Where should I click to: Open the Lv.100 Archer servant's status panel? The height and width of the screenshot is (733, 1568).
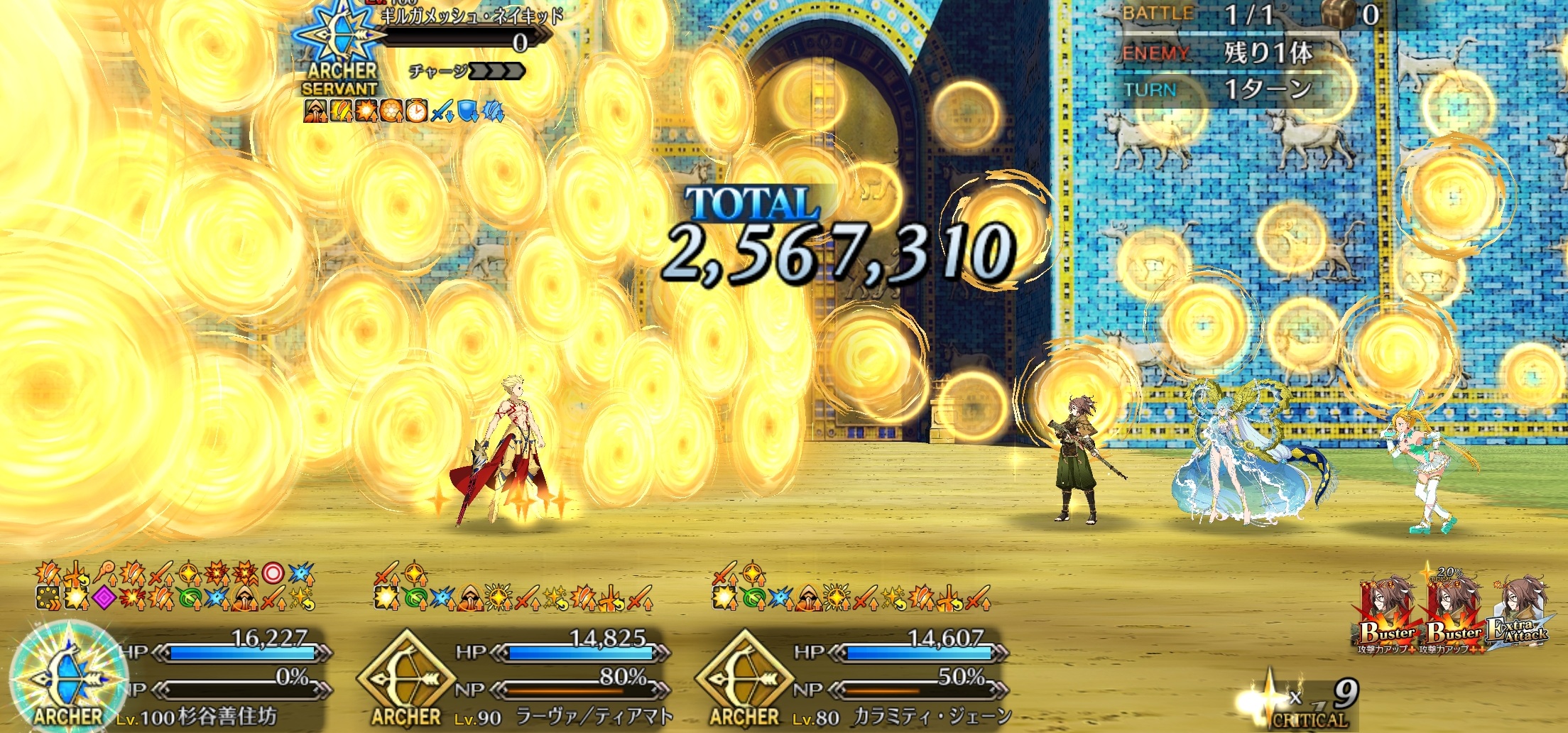pos(68,675)
